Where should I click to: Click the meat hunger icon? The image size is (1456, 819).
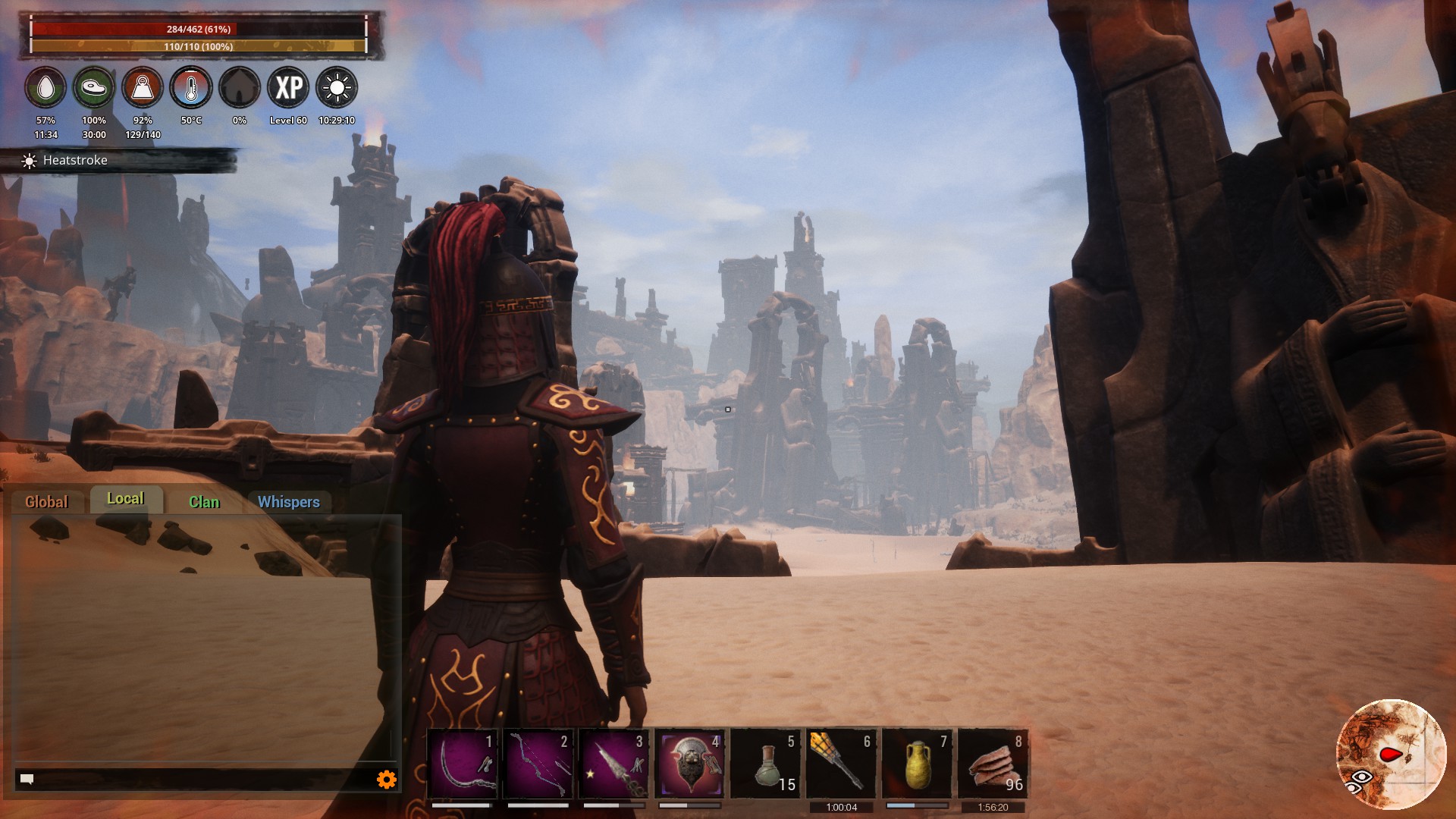point(94,88)
